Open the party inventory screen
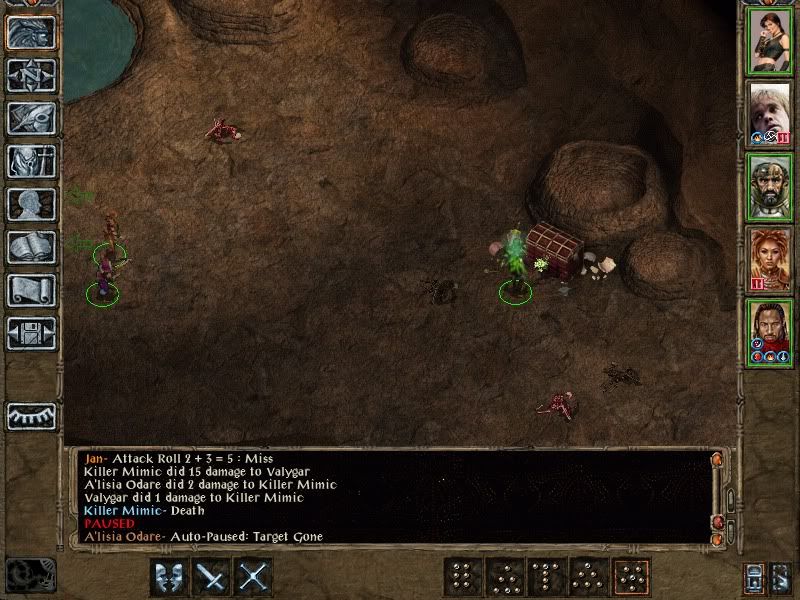 31,161
